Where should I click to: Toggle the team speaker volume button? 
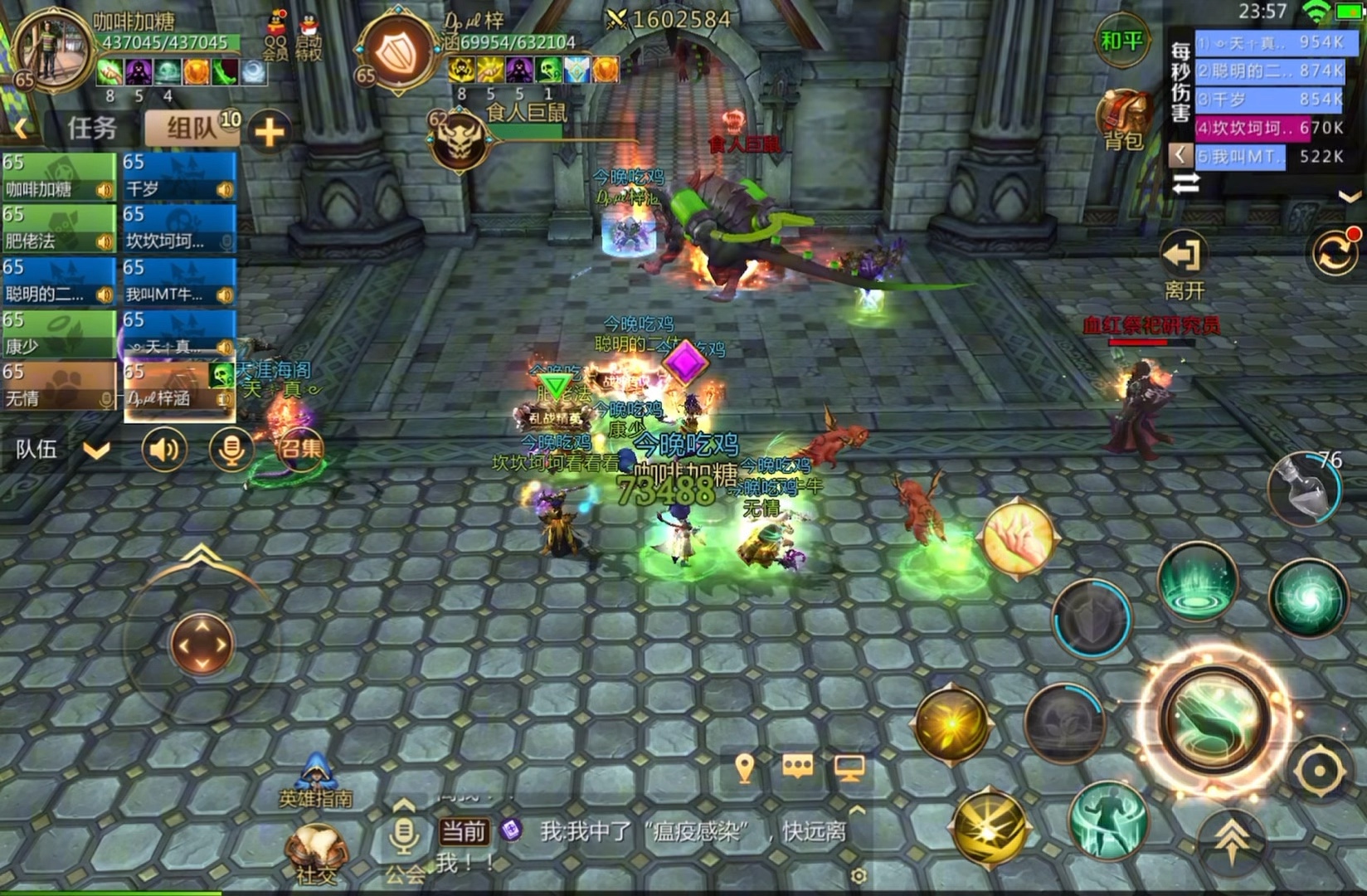point(163,450)
